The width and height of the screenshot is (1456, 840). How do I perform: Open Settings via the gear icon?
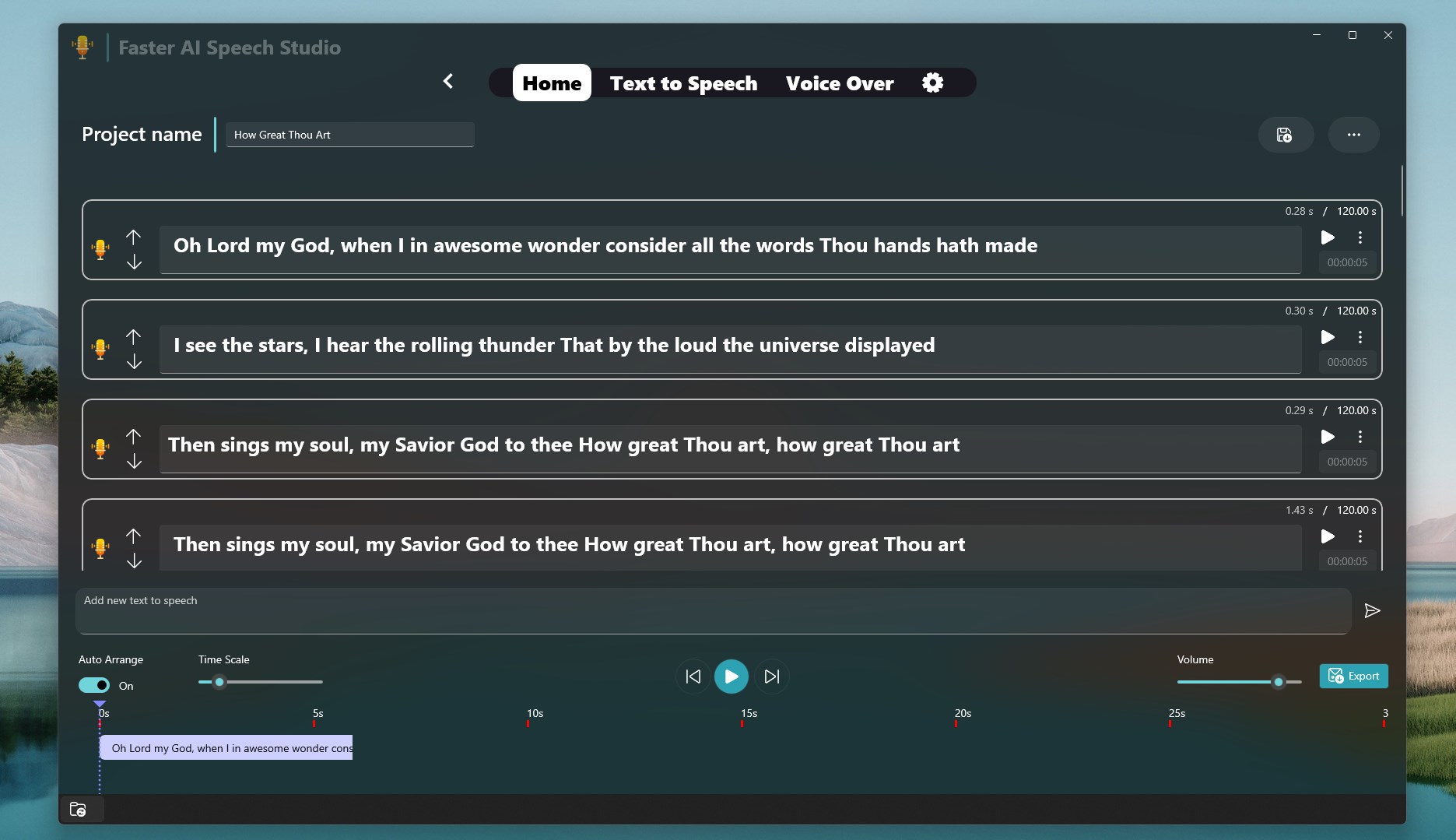click(x=932, y=82)
